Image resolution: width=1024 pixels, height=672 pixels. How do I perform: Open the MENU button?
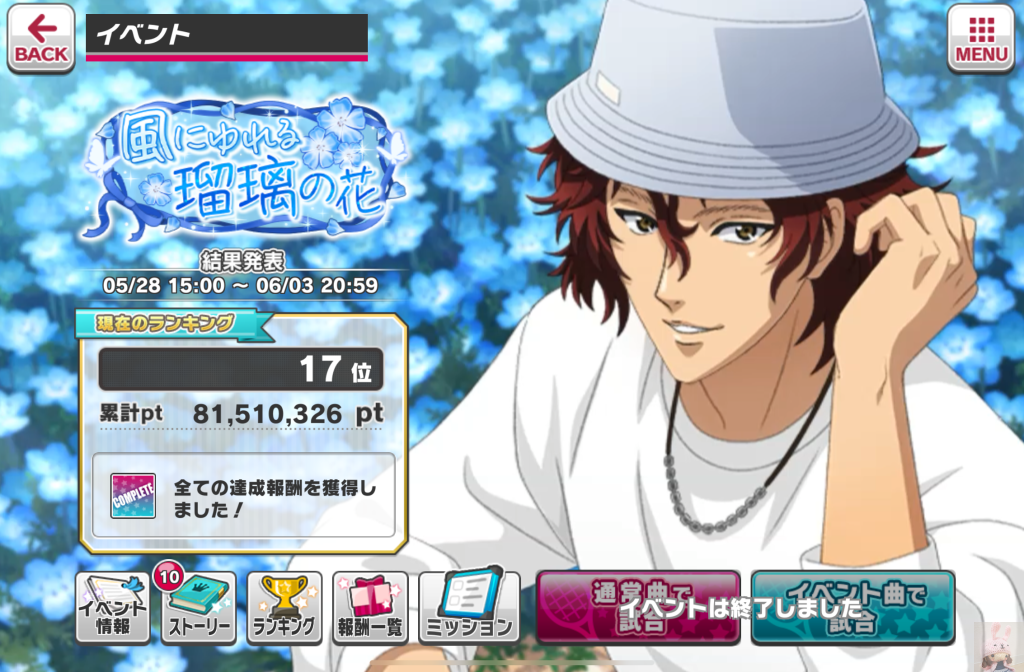point(981,39)
